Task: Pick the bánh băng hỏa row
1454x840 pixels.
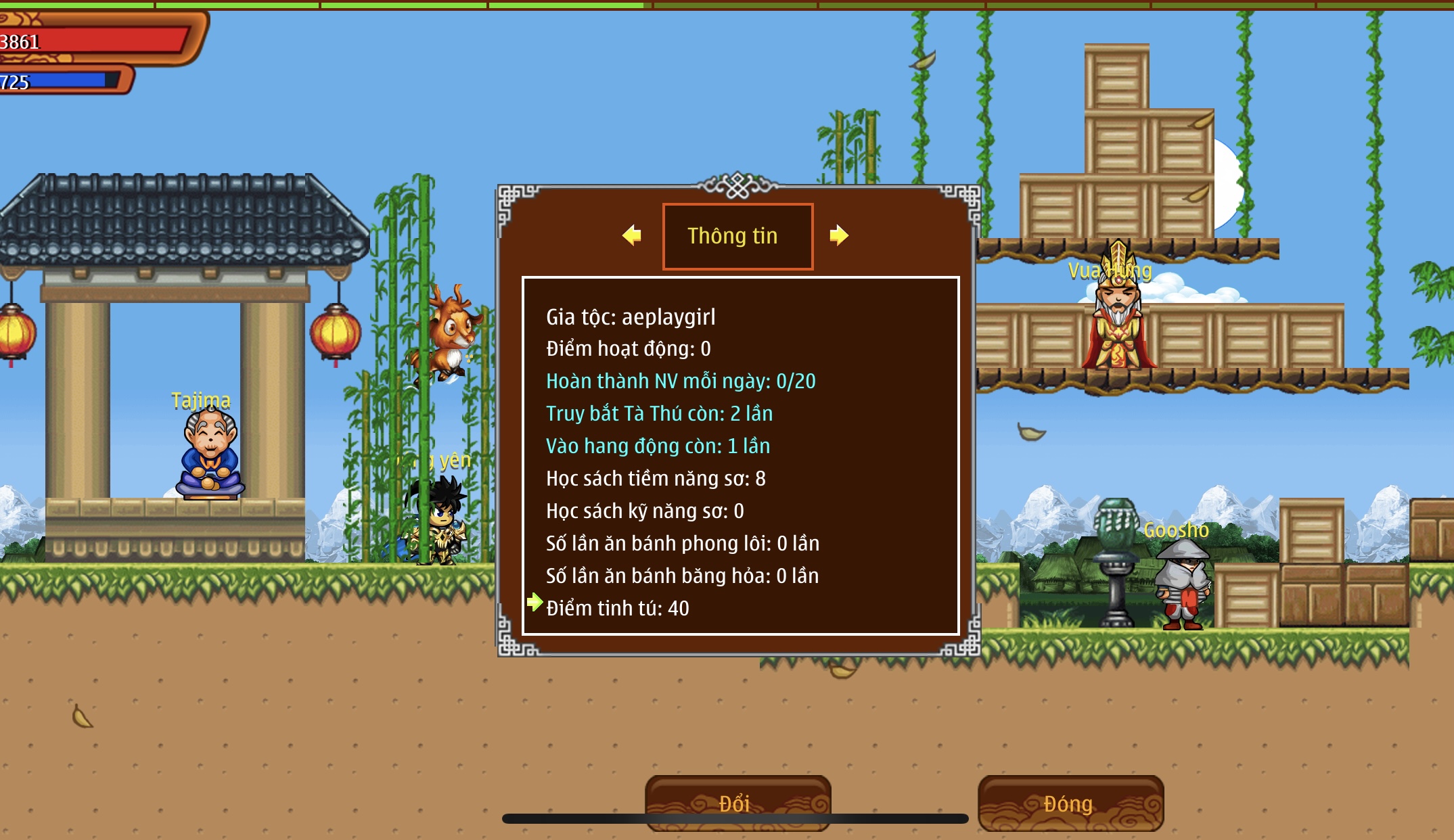Action: pos(682,576)
